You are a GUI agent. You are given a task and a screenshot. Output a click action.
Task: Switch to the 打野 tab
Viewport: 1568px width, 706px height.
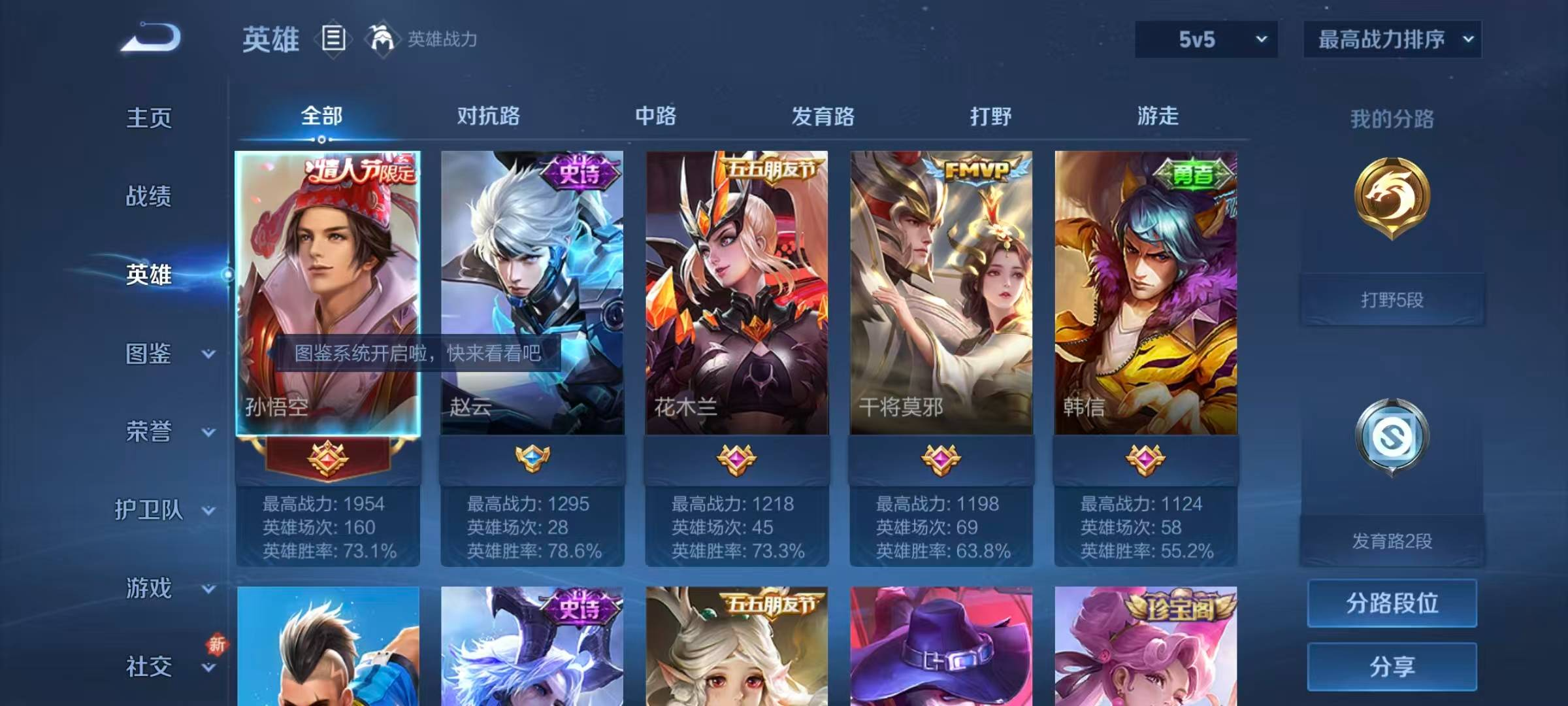[x=990, y=118]
